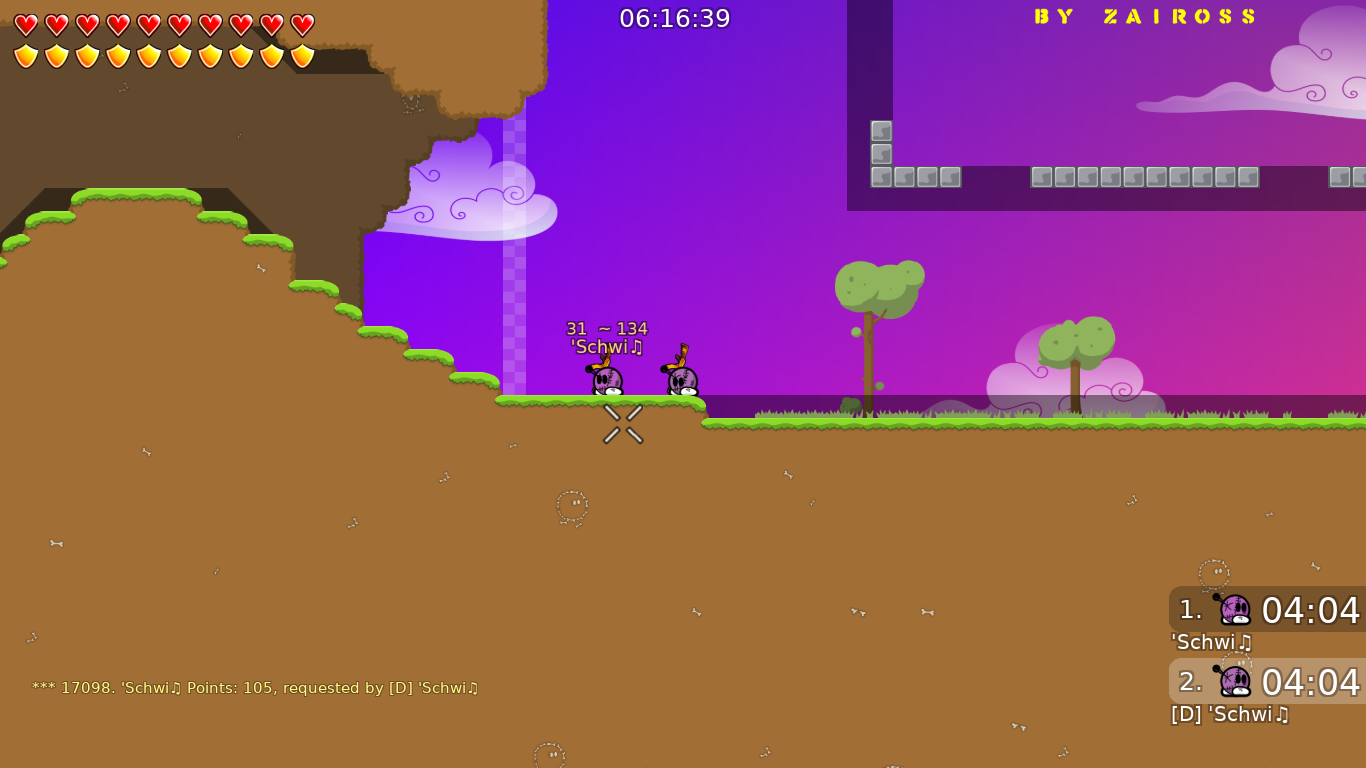Click the first shield in the armor bar
1366x768 pixels.
(x=25, y=55)
